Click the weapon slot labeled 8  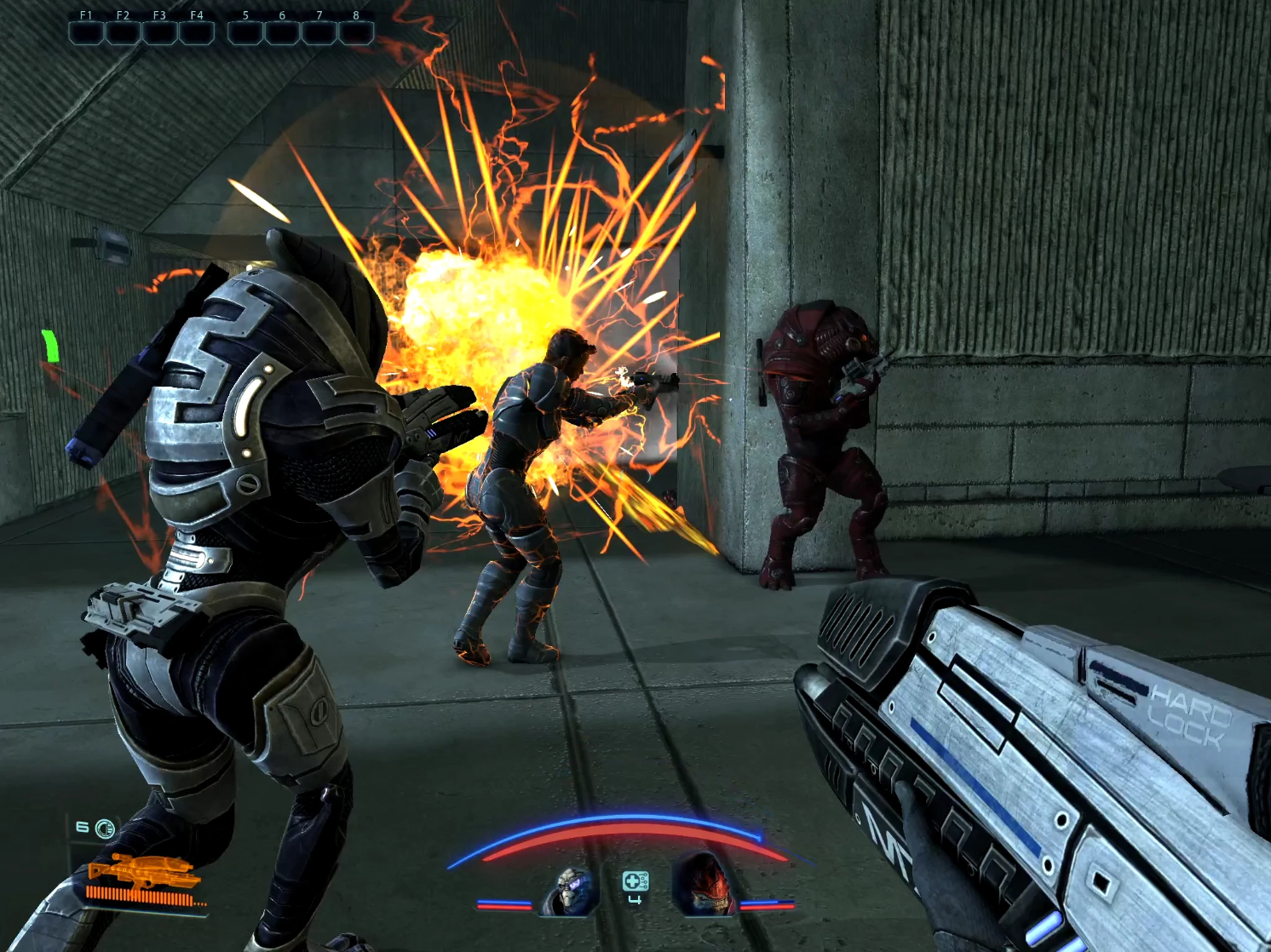(354, 34)
